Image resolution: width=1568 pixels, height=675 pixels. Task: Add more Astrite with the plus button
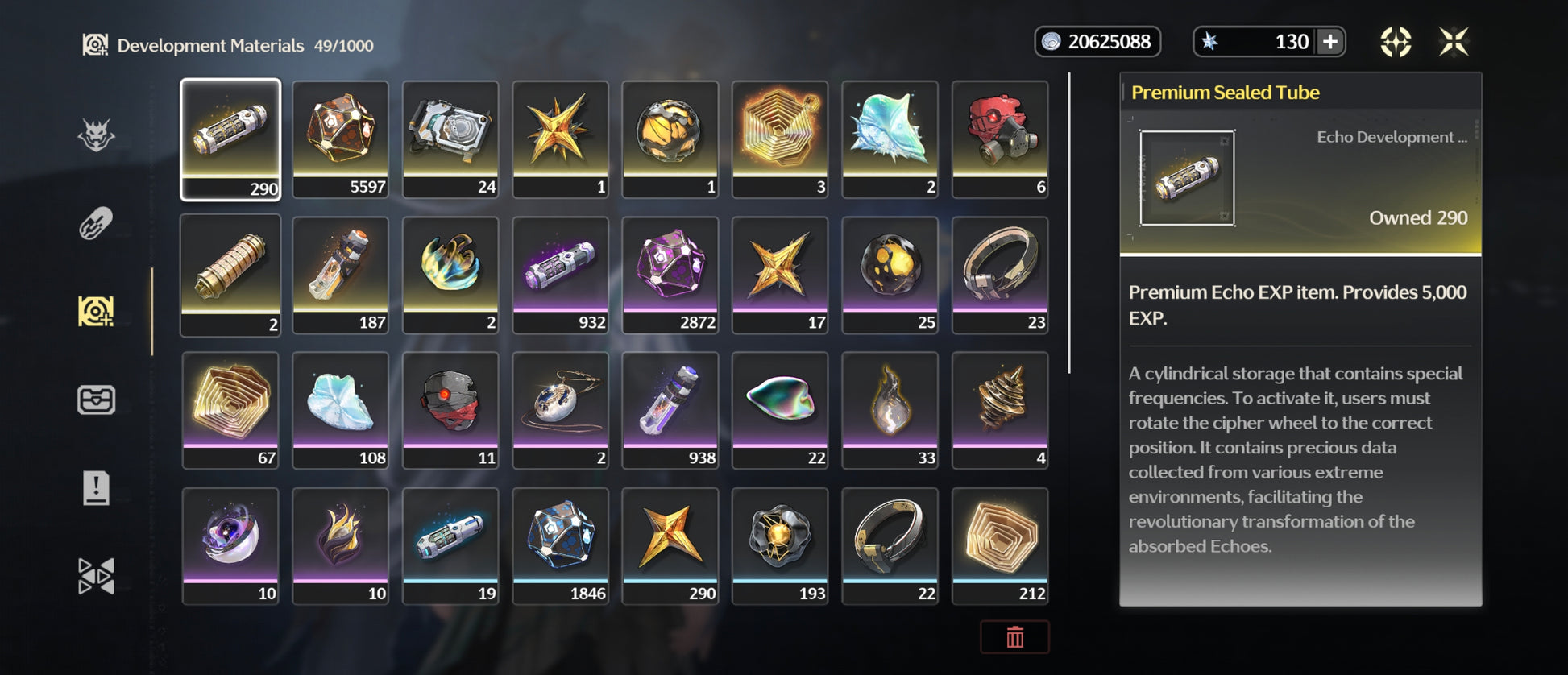click(x=1330, y=42)
